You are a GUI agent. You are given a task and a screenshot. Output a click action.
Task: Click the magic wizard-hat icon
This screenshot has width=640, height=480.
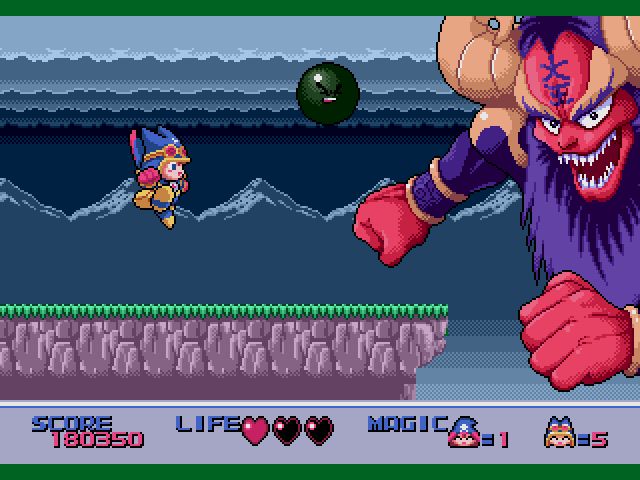[464, 430]
